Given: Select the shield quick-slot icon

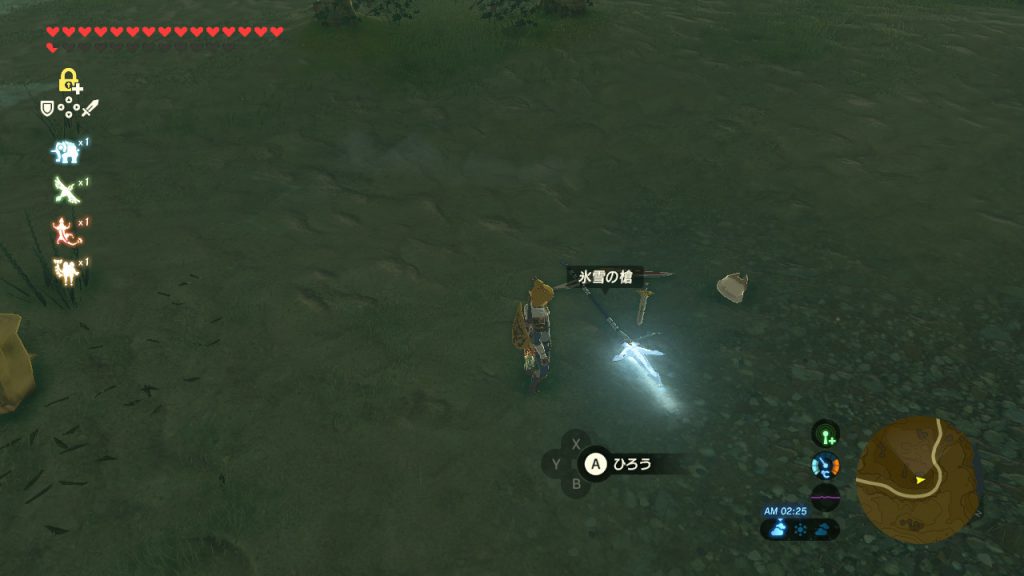Looking at the screenshot, I should pyautogui.click(x=47, y=108).
